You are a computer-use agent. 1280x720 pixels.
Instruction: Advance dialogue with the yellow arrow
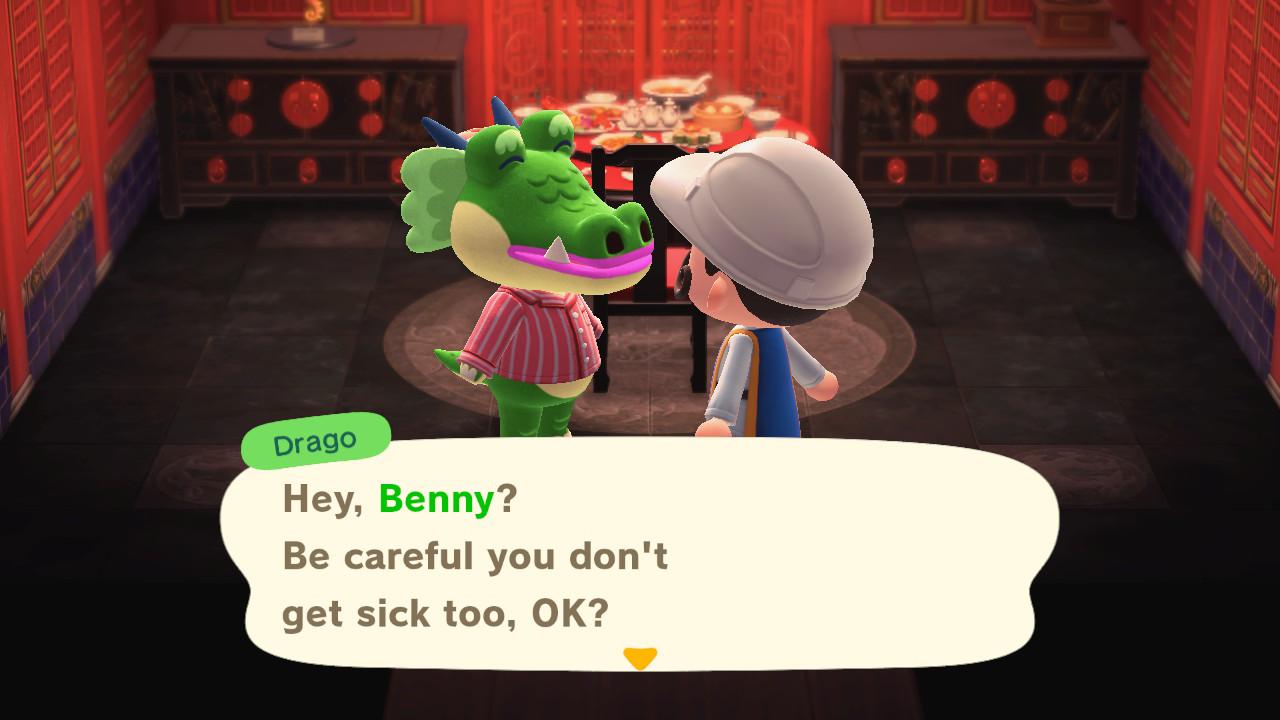[640, 658]
